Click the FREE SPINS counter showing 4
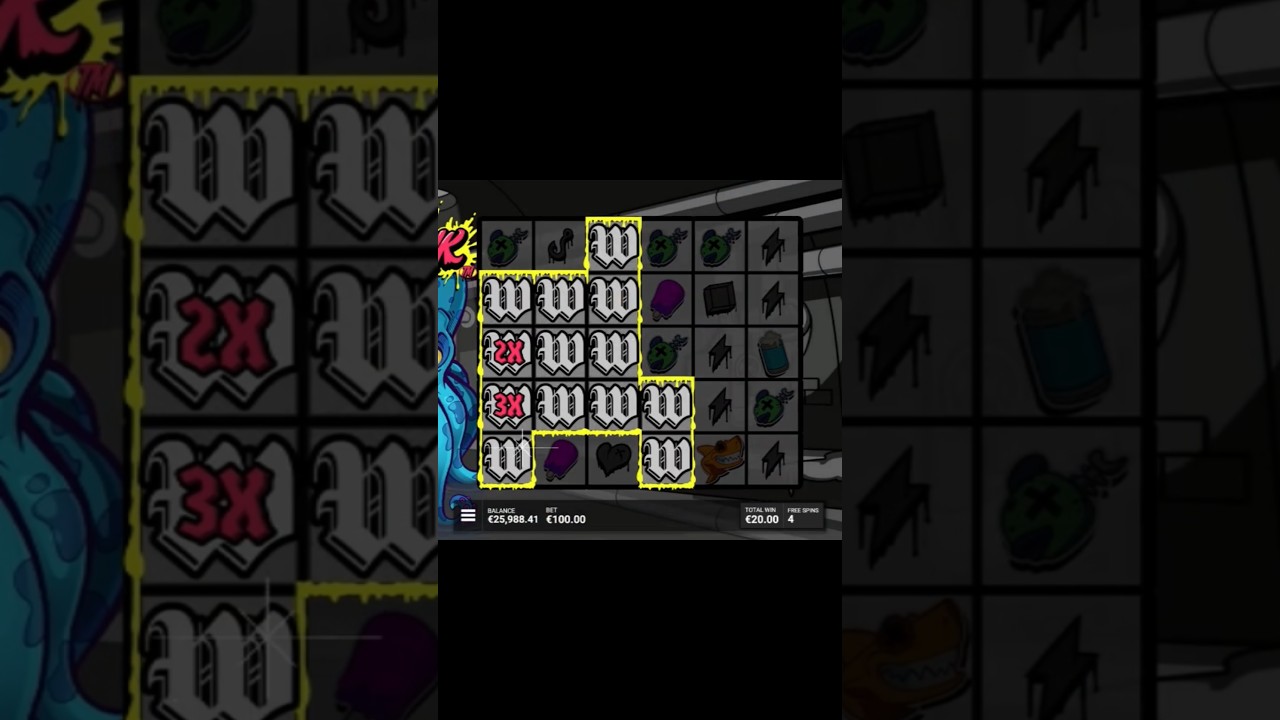Screen dimensions: 1280x720 [x=800, y=515]
